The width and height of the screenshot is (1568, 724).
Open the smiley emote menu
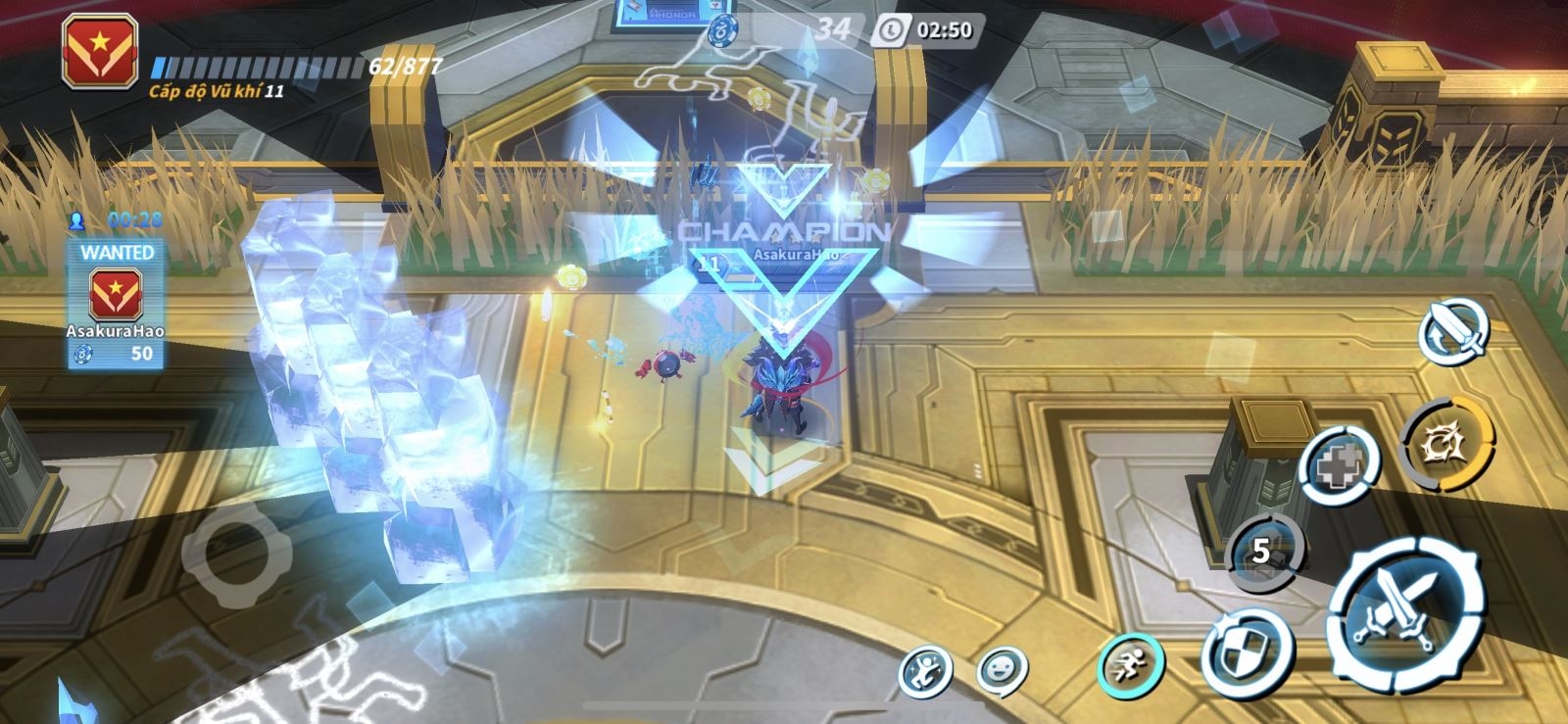[1002, 672]
